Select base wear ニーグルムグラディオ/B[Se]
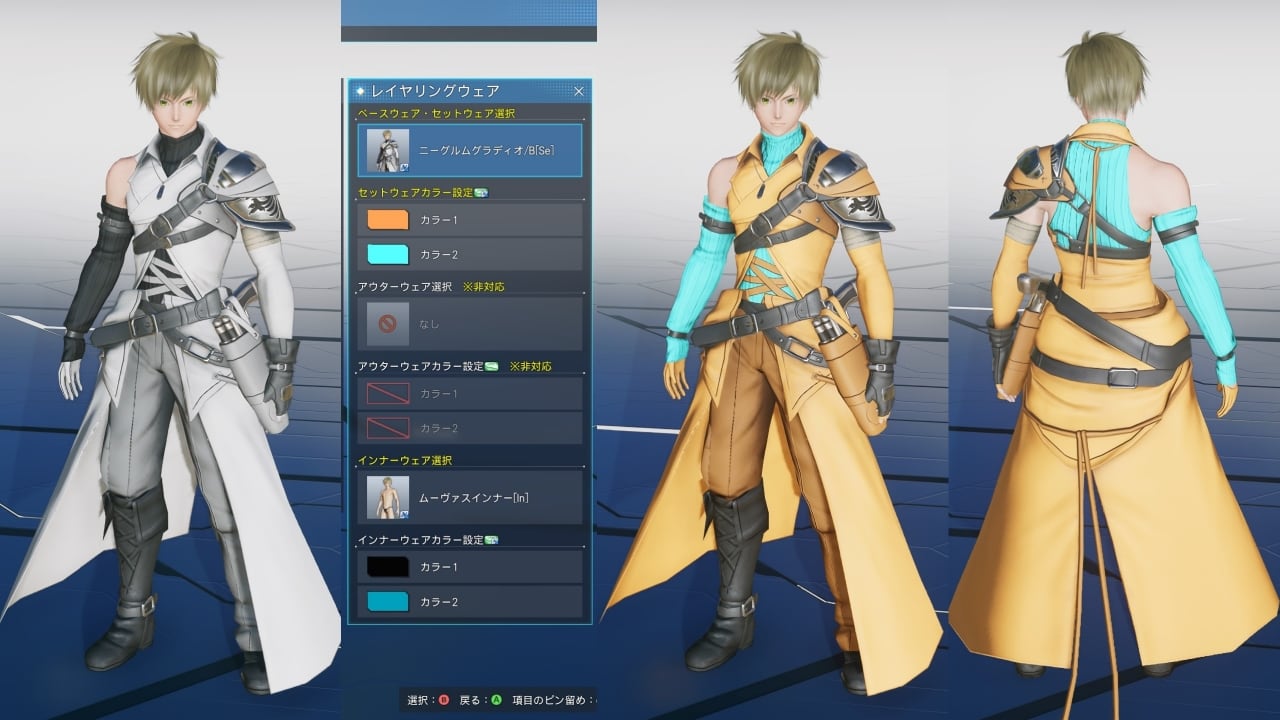The image size is (1280, 720). tap(469, 150)
